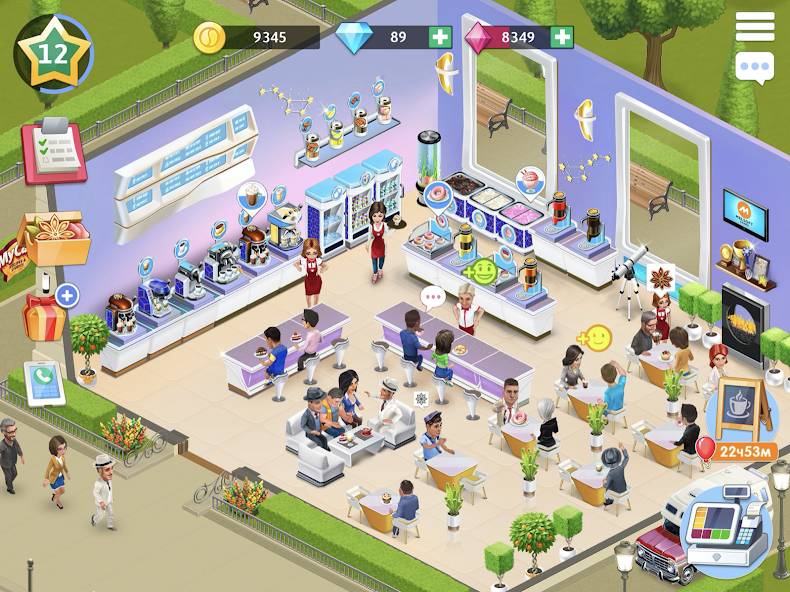
Task: Open the level 12 star profile
Action: pos(53,53)
